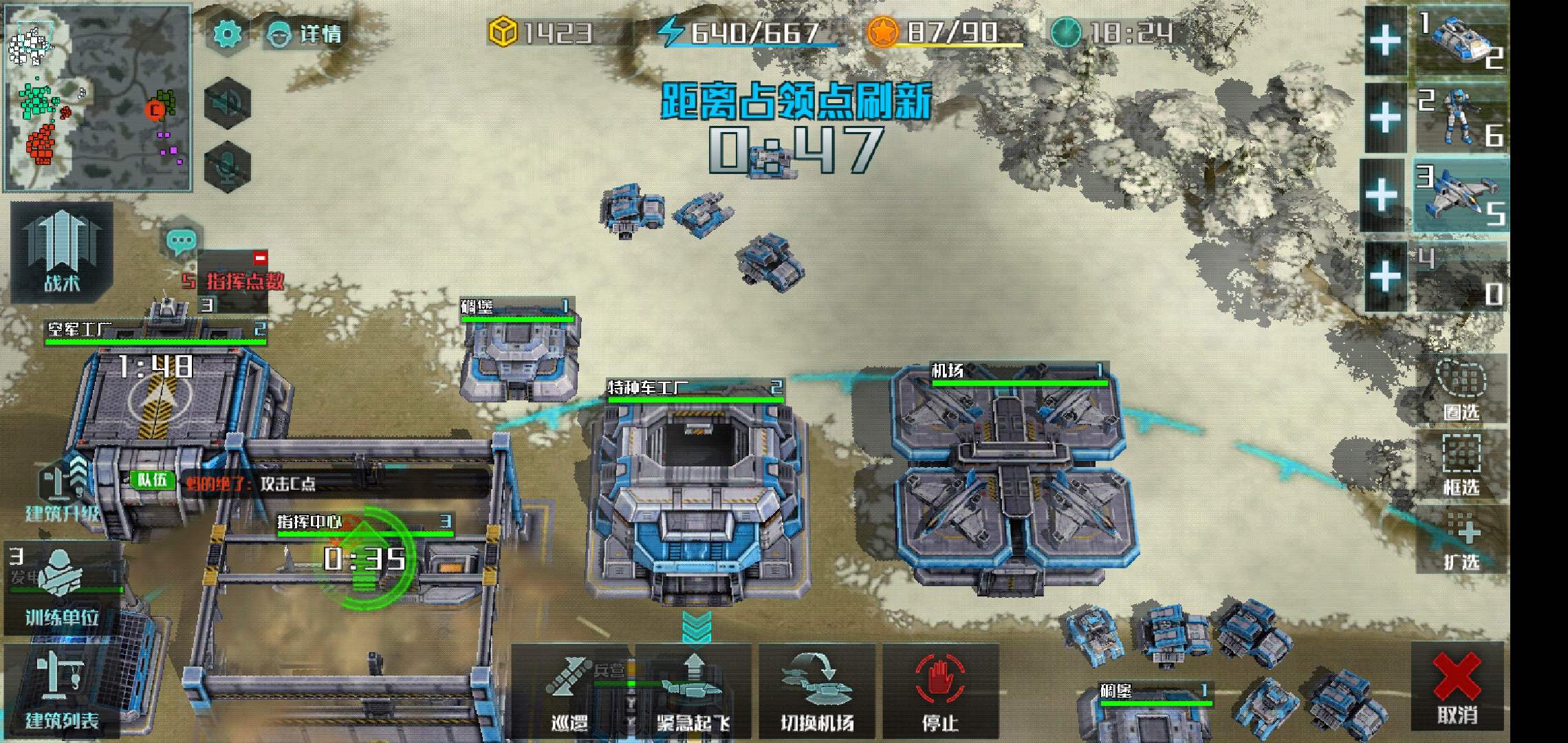Click the battlefield minimap
The image size is (1568, 743).
(98, 97)
